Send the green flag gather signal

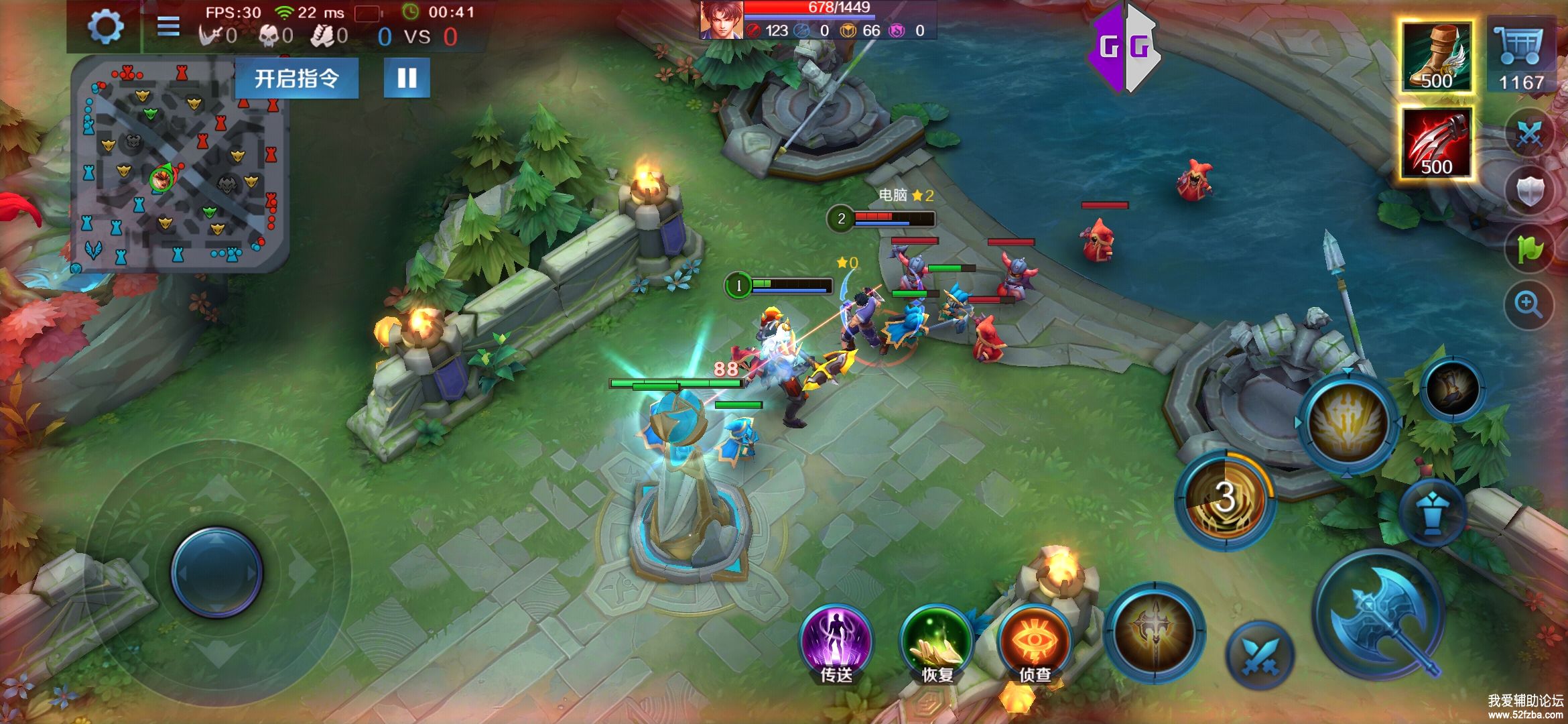point(1530,249)
